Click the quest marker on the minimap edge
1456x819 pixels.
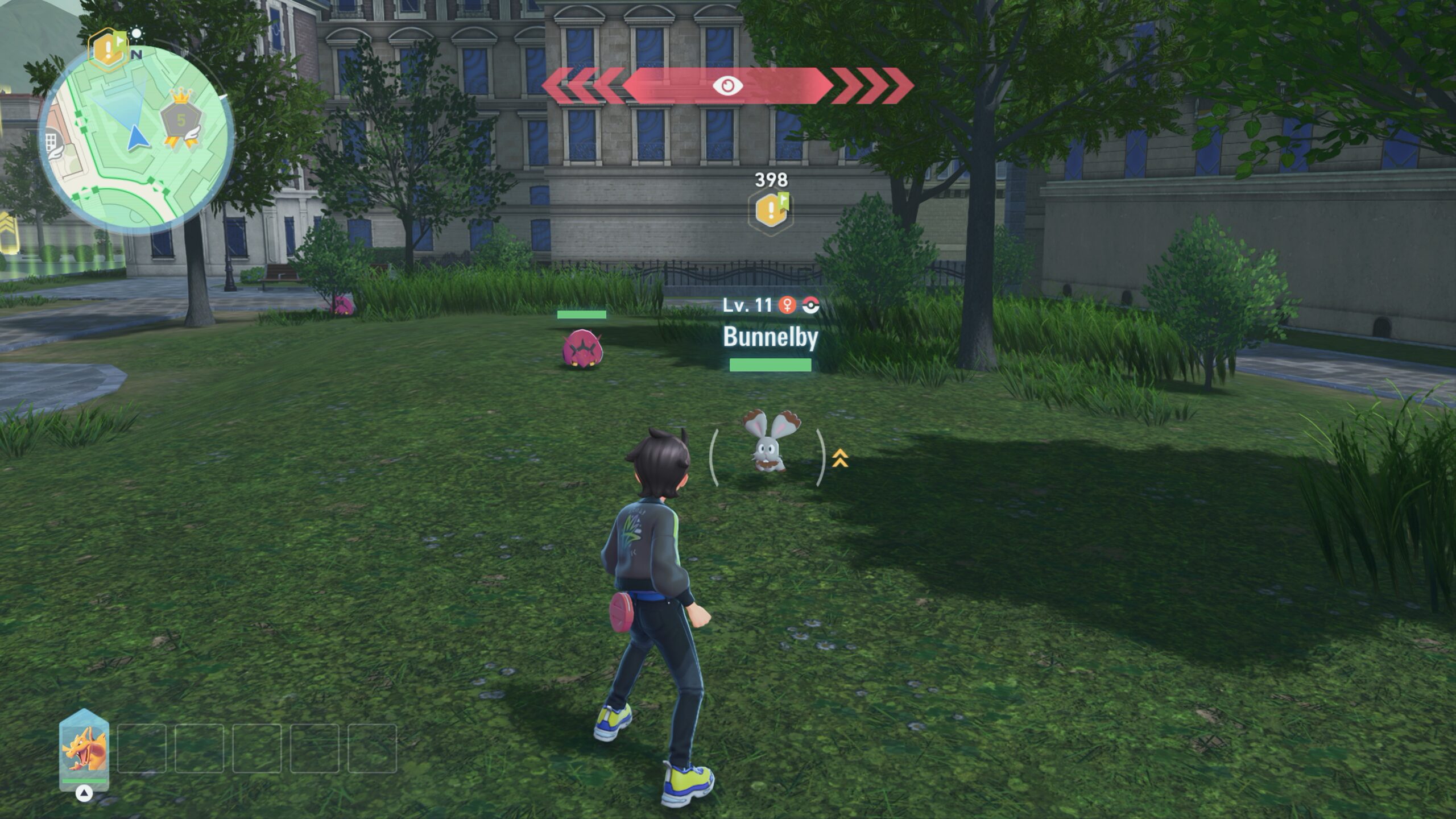108,50
